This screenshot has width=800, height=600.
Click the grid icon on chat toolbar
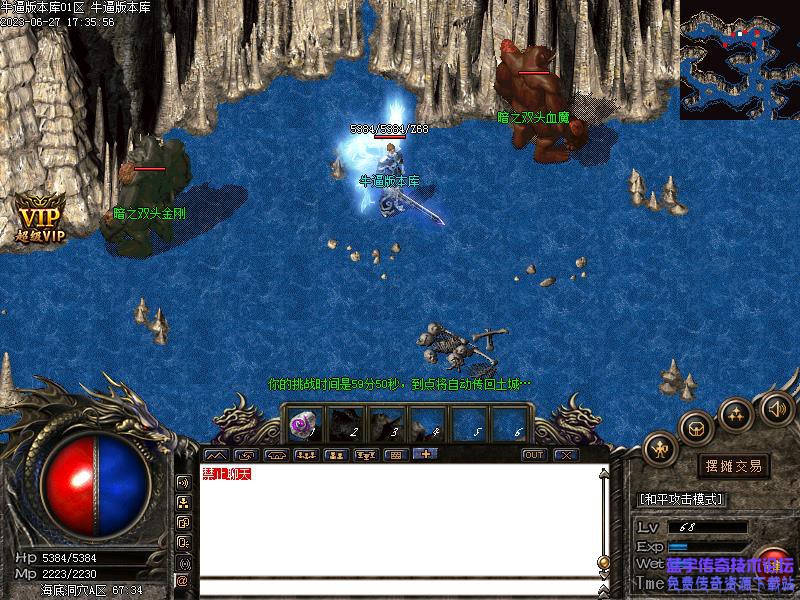(x=396, y=455)
